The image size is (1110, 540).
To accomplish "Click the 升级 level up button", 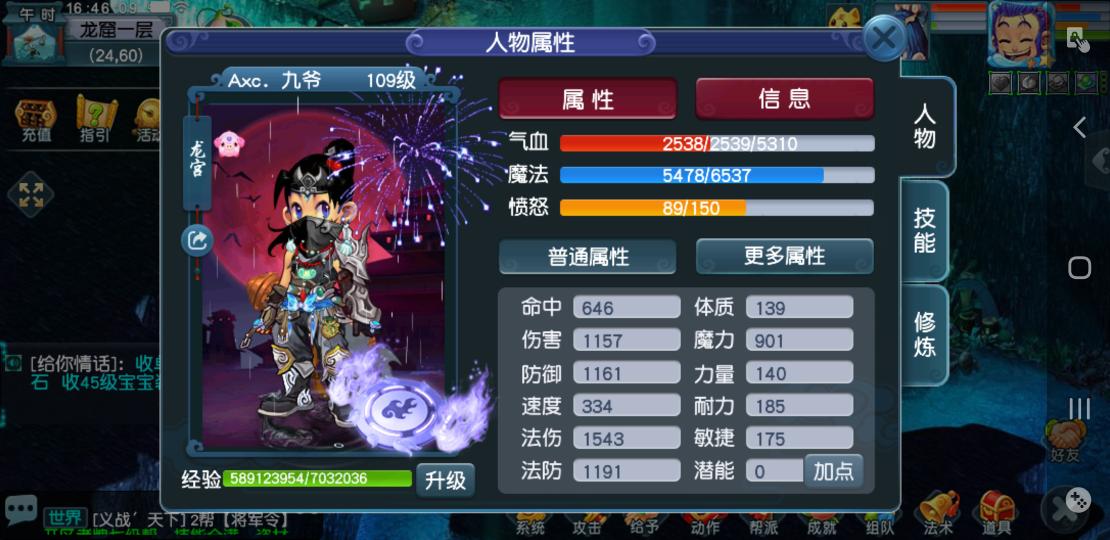I will click(445, 479).
